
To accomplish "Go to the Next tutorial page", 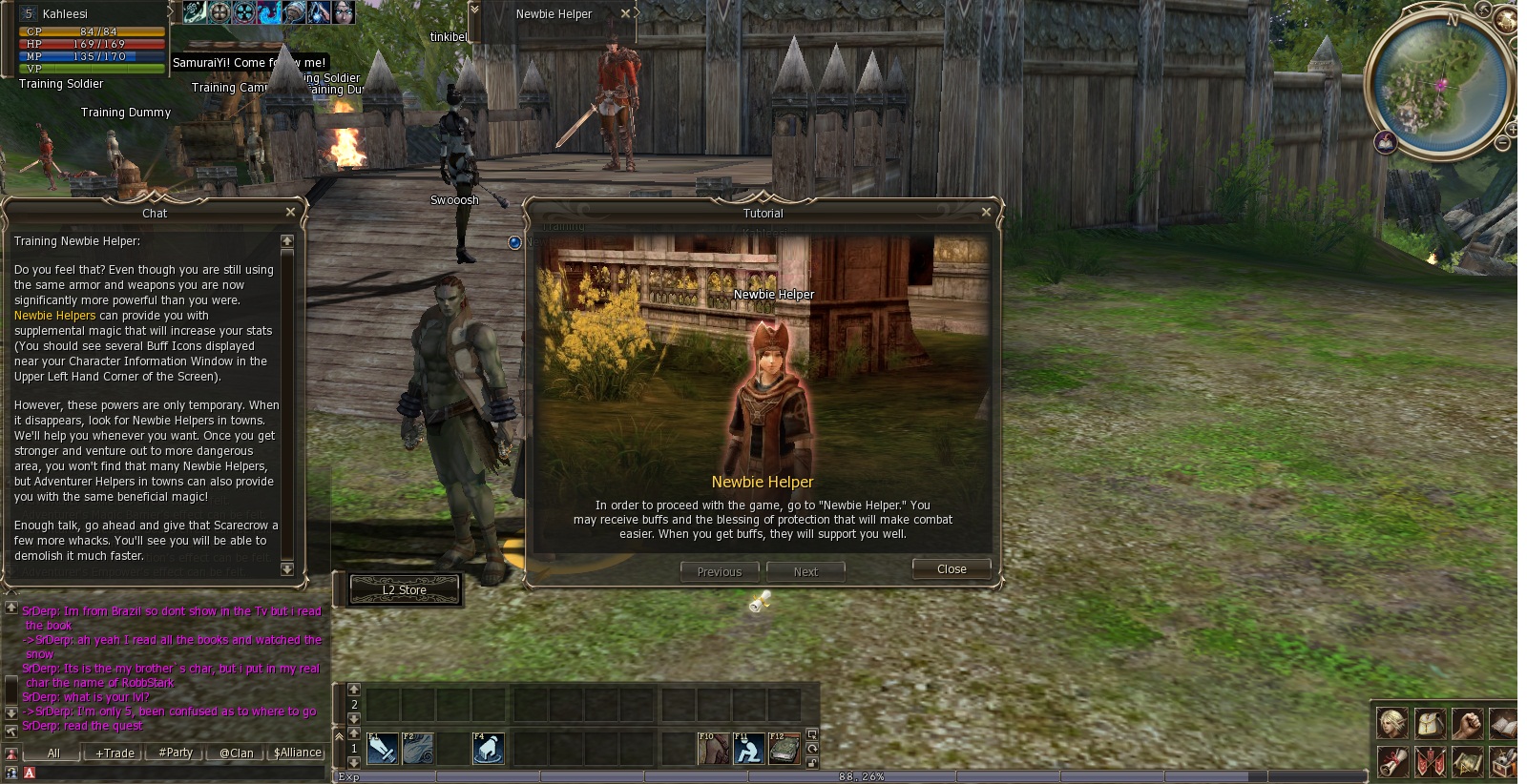I will point(805,572).
